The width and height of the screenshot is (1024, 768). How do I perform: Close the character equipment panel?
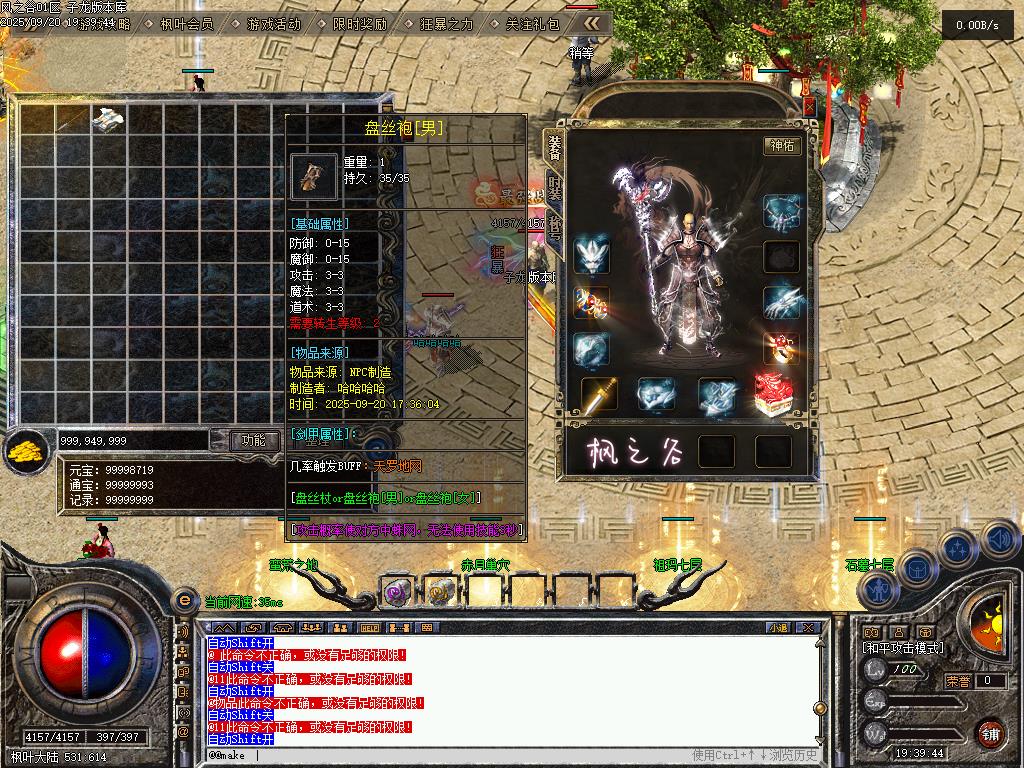(x=809, y=106)
